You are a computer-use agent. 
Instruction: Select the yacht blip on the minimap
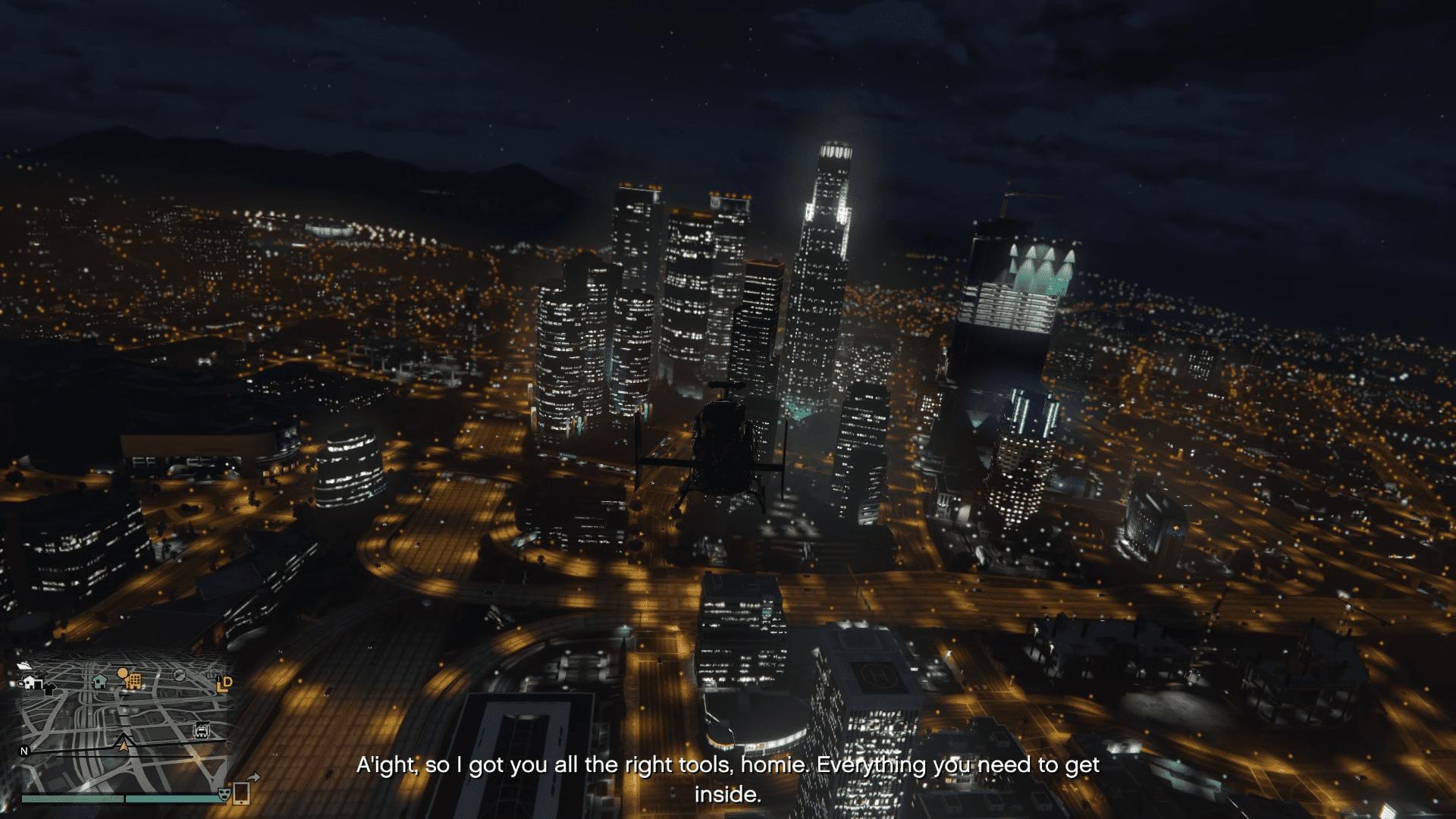pyautogui.click(x=23, y=665)
